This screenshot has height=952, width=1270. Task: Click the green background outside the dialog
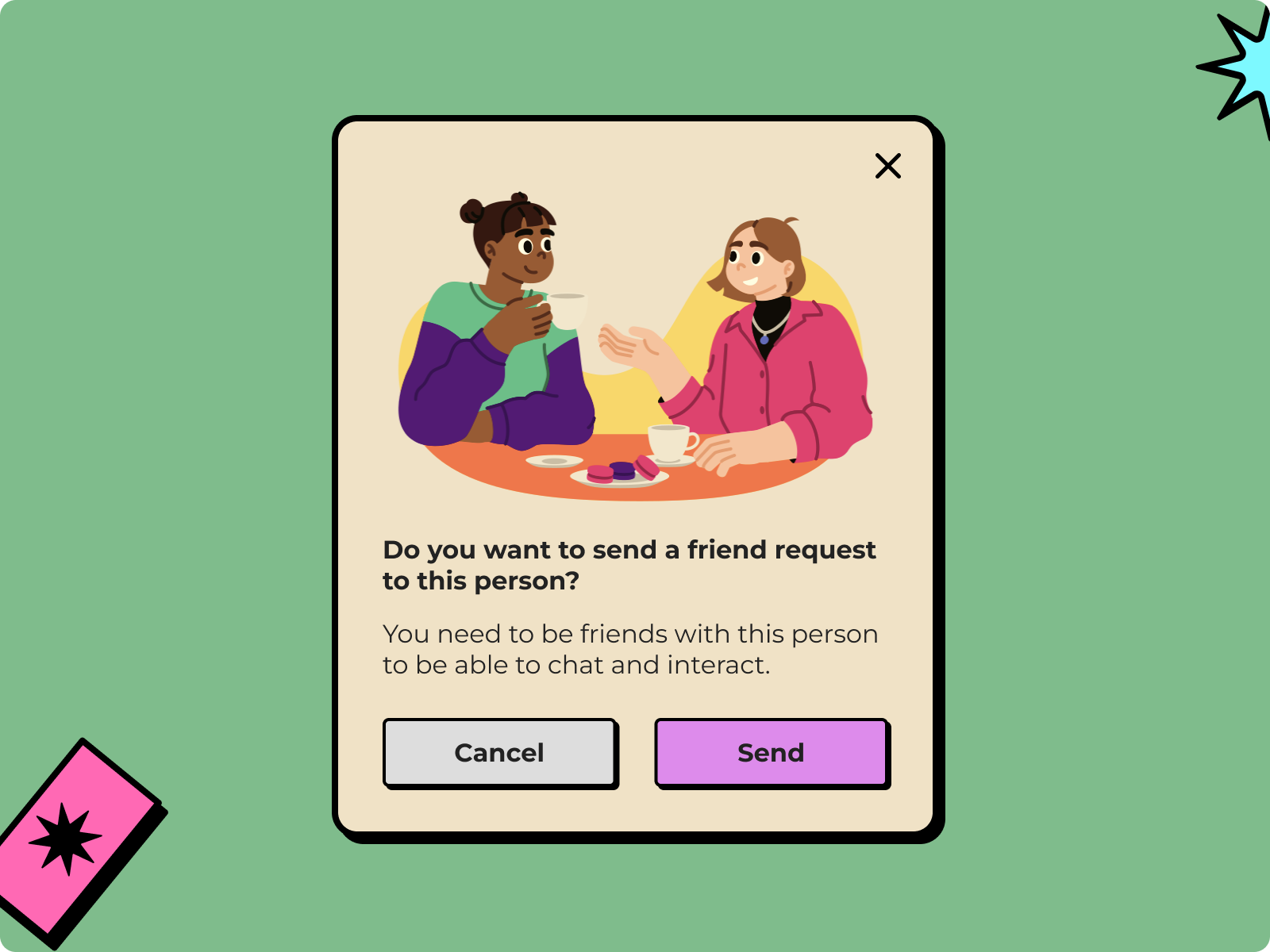tap(159, 317)
